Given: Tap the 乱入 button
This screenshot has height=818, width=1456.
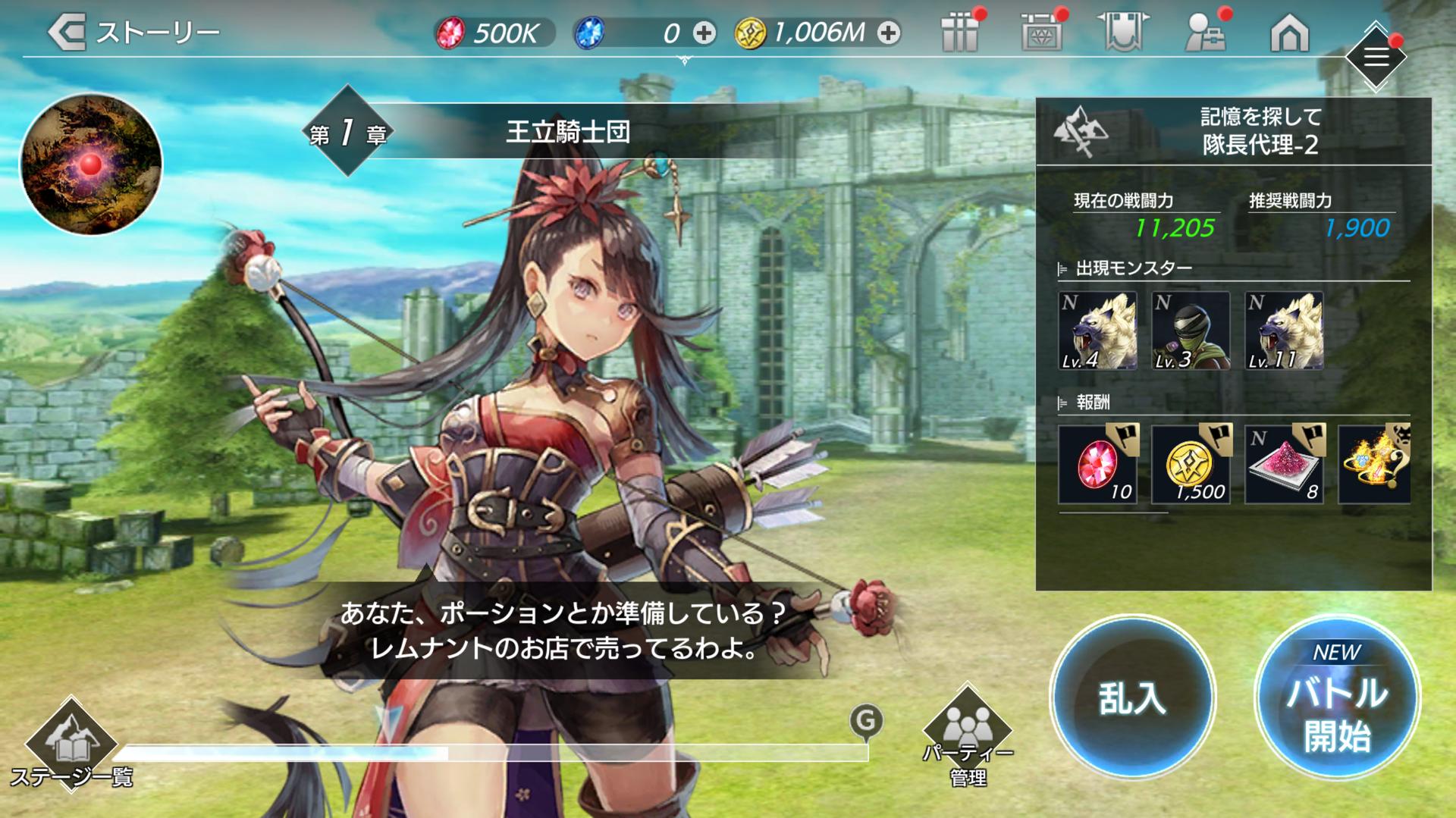Looking at the screenshot, I should click(x=1132, y=698).
